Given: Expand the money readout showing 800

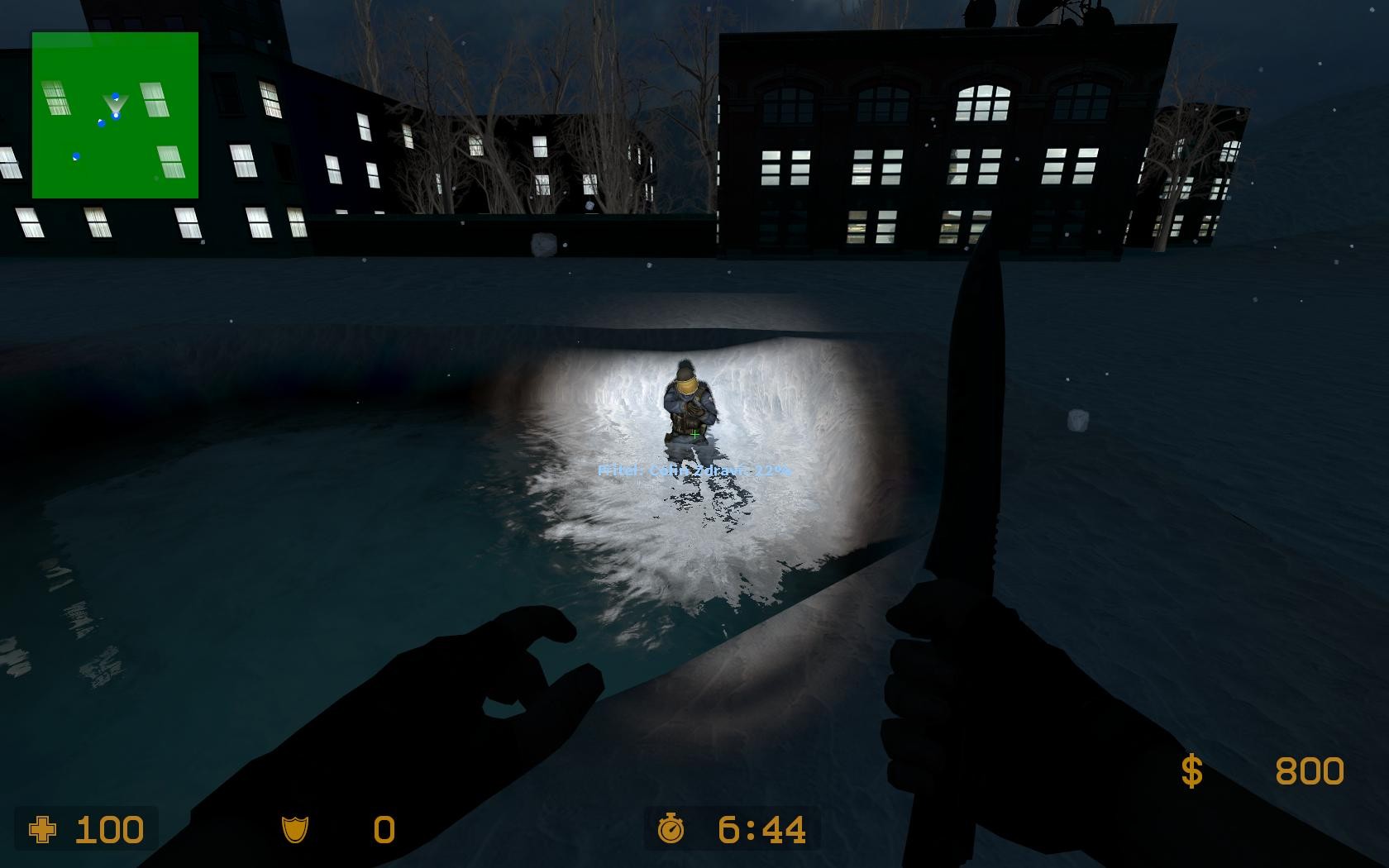Looking at the screenshot, I should coord(1309,771).
